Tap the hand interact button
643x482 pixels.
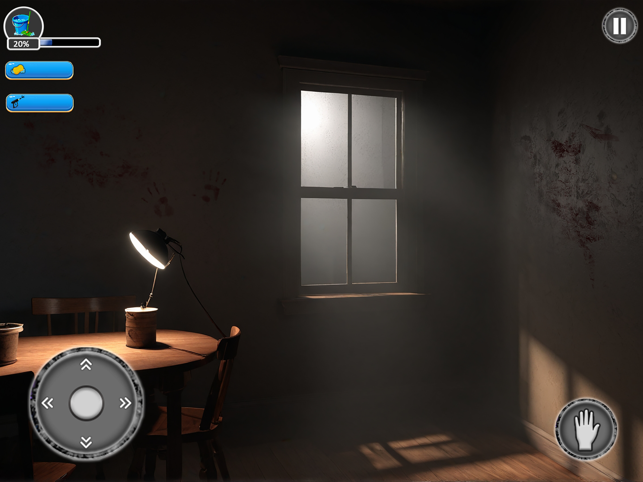click(586, 430)
